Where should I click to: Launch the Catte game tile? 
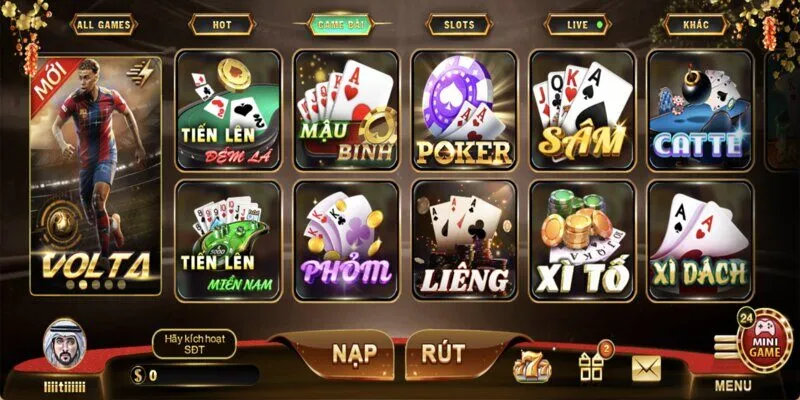click(699, 110)
